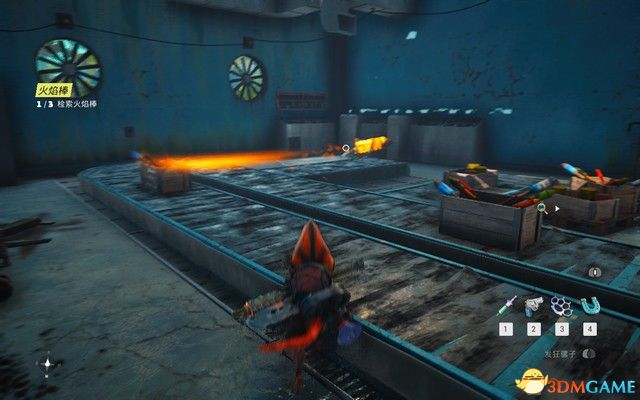Equip the revolver in slot 2
The image size is (640, 400).
point(534,303)
